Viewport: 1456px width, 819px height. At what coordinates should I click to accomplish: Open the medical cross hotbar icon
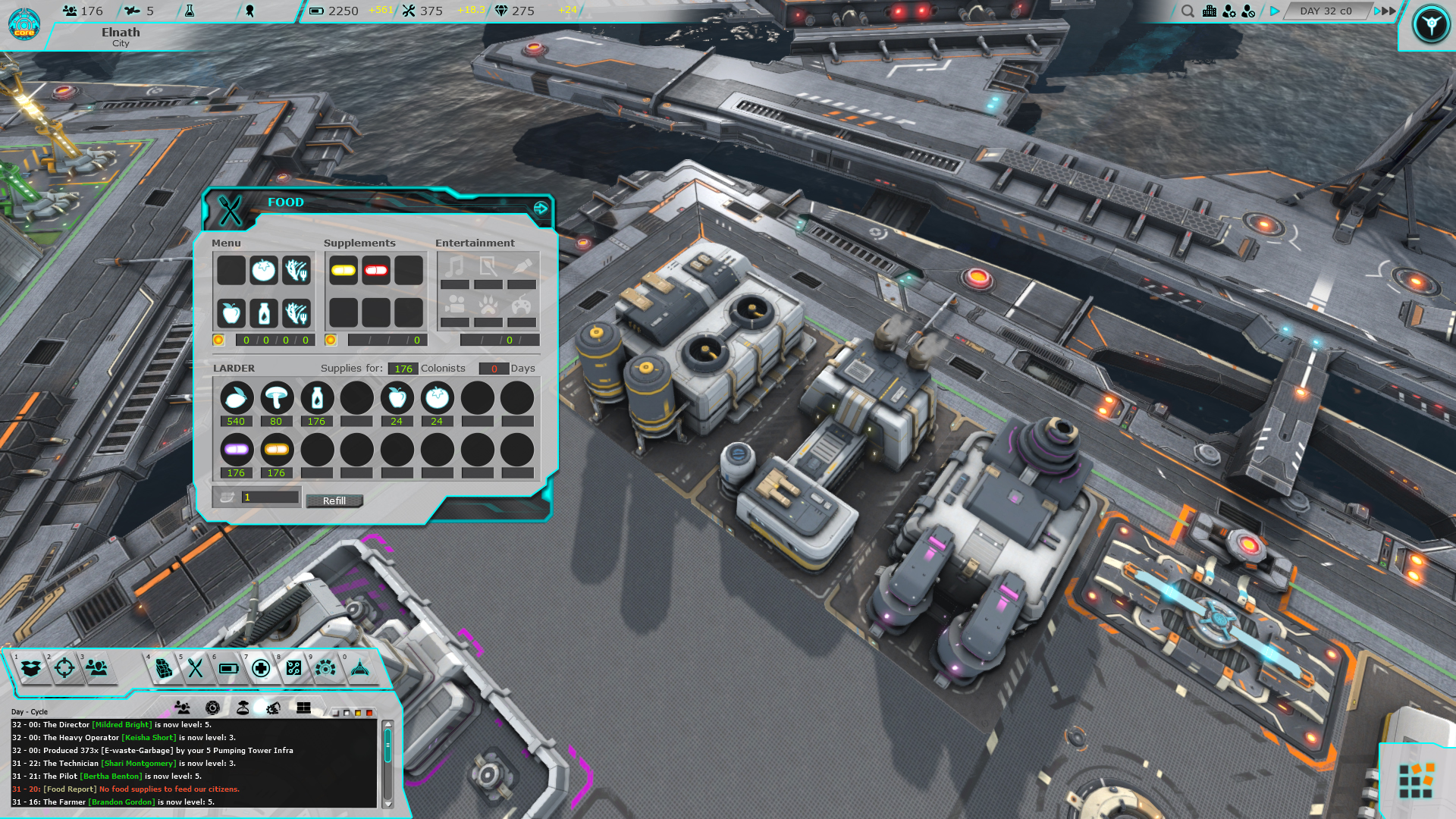coord(261,669)
